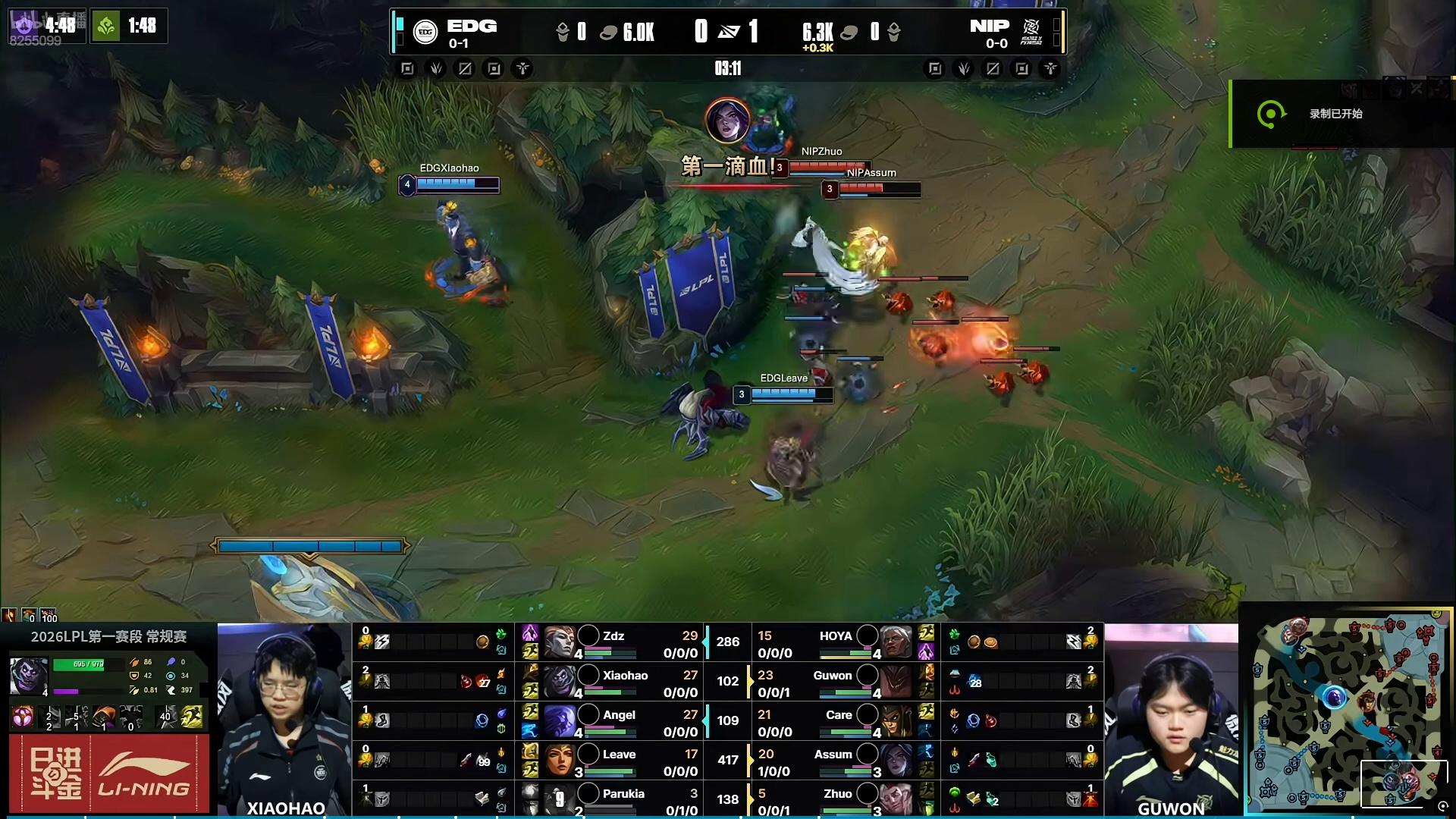This screenshot has height=819, width=1456.
Task: Select Parukia's scoreboard row
Action: point(613,799)
